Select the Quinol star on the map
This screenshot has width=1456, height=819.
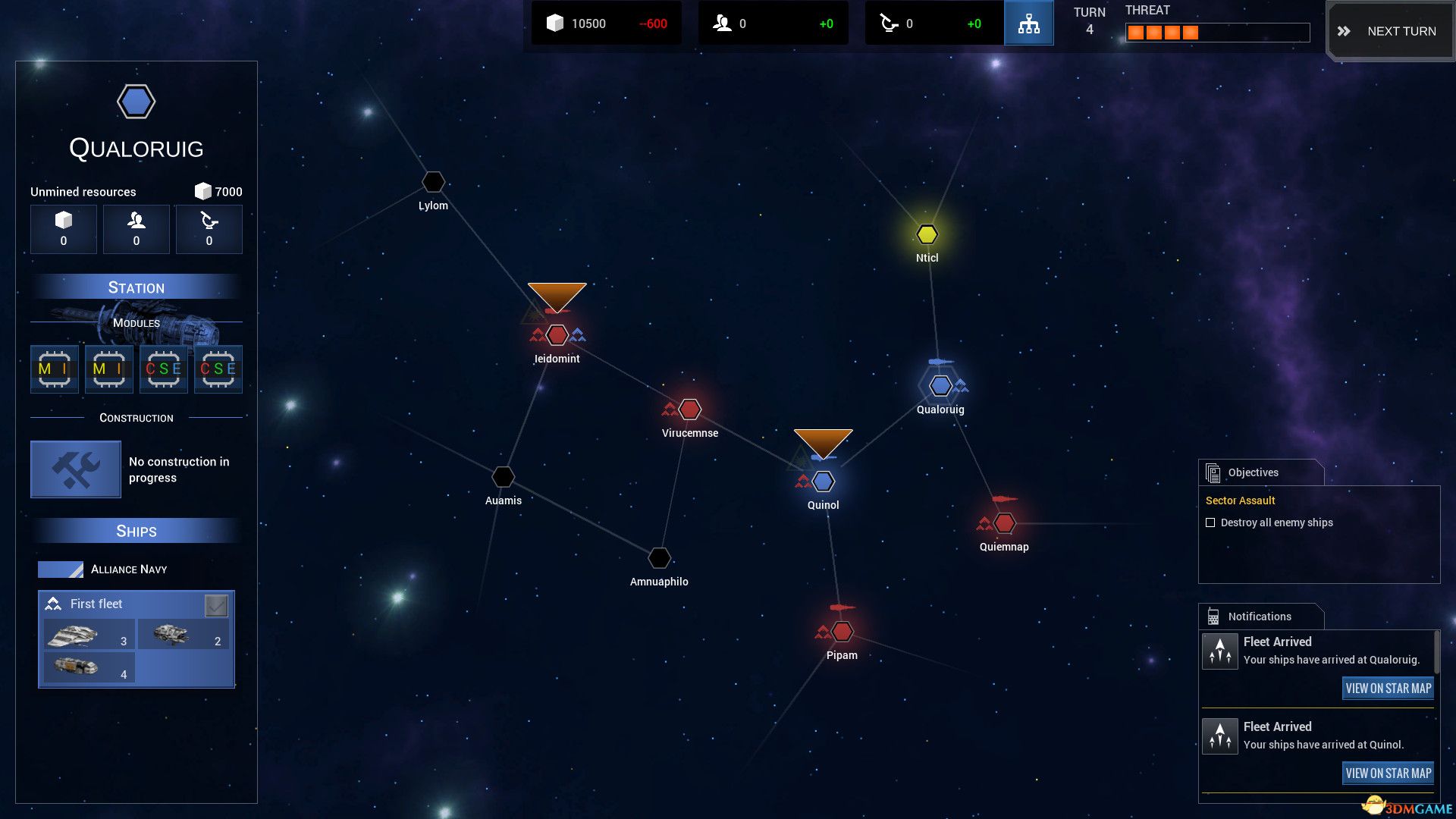[823, 481]
